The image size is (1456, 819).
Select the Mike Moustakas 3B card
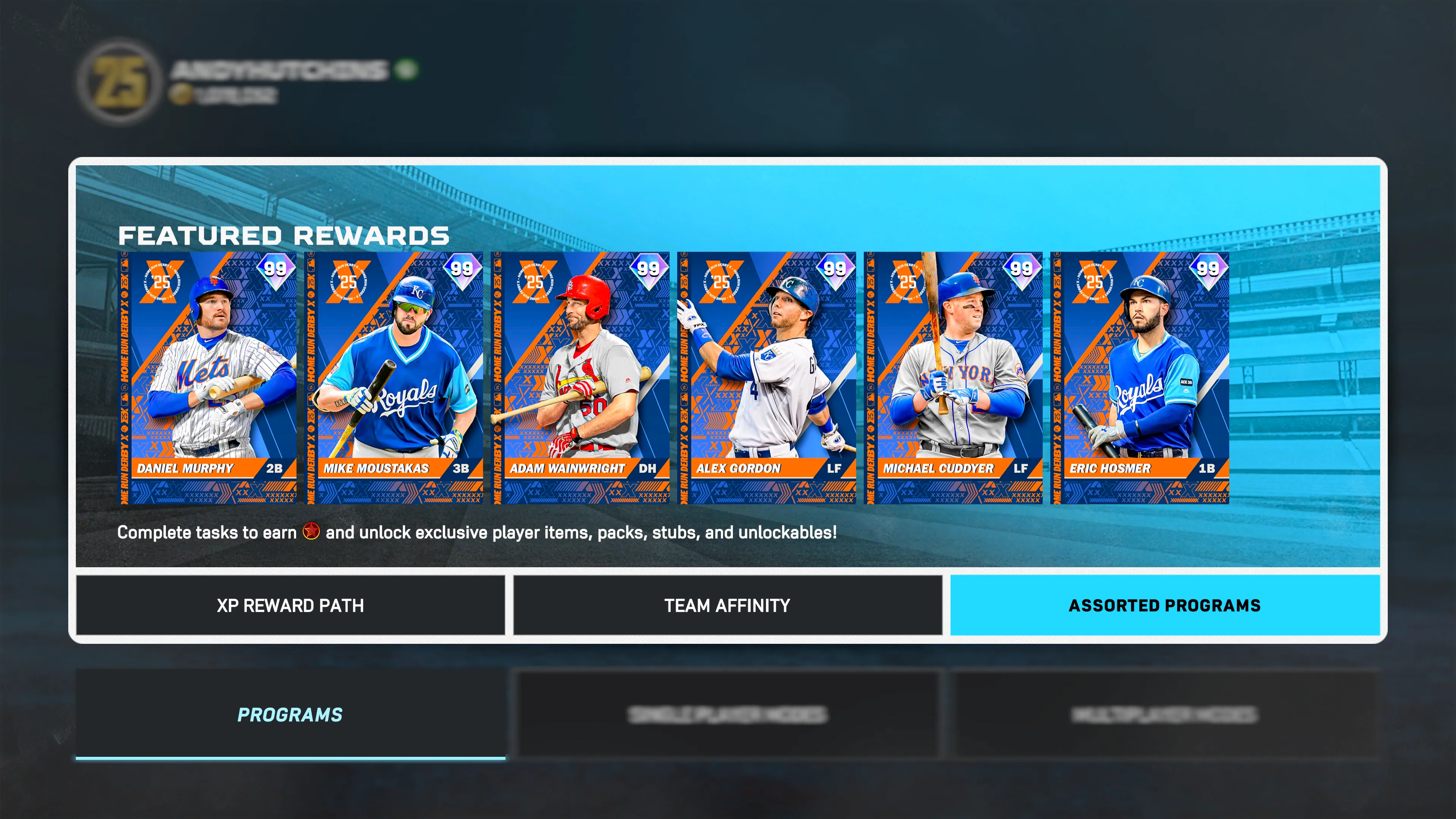(x=394, y=378)
